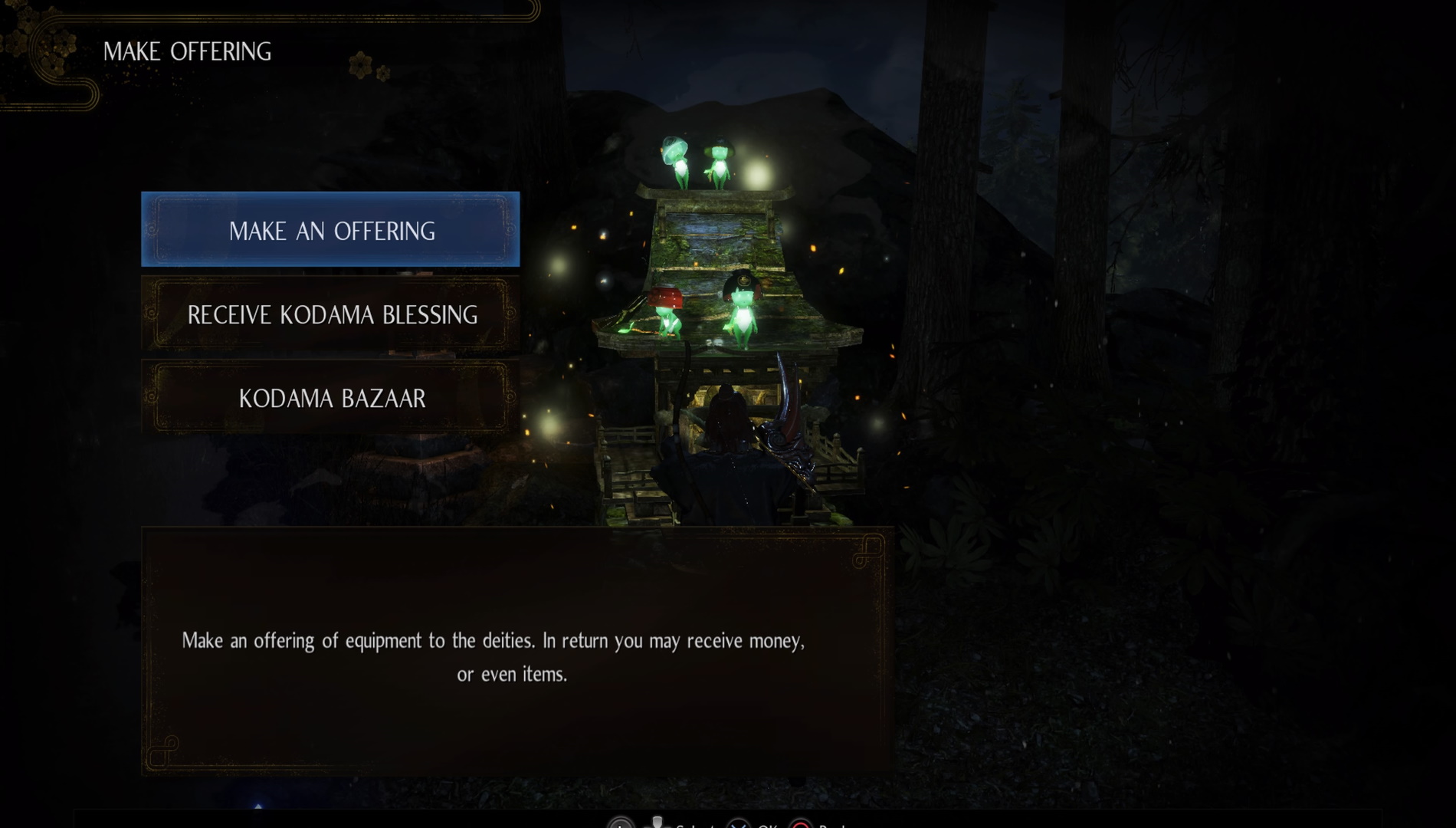The width and height of the screenshot is (1456, 828).
Task: Click the "MAKE OFFERING" title header
Action: tap(189, 51)
